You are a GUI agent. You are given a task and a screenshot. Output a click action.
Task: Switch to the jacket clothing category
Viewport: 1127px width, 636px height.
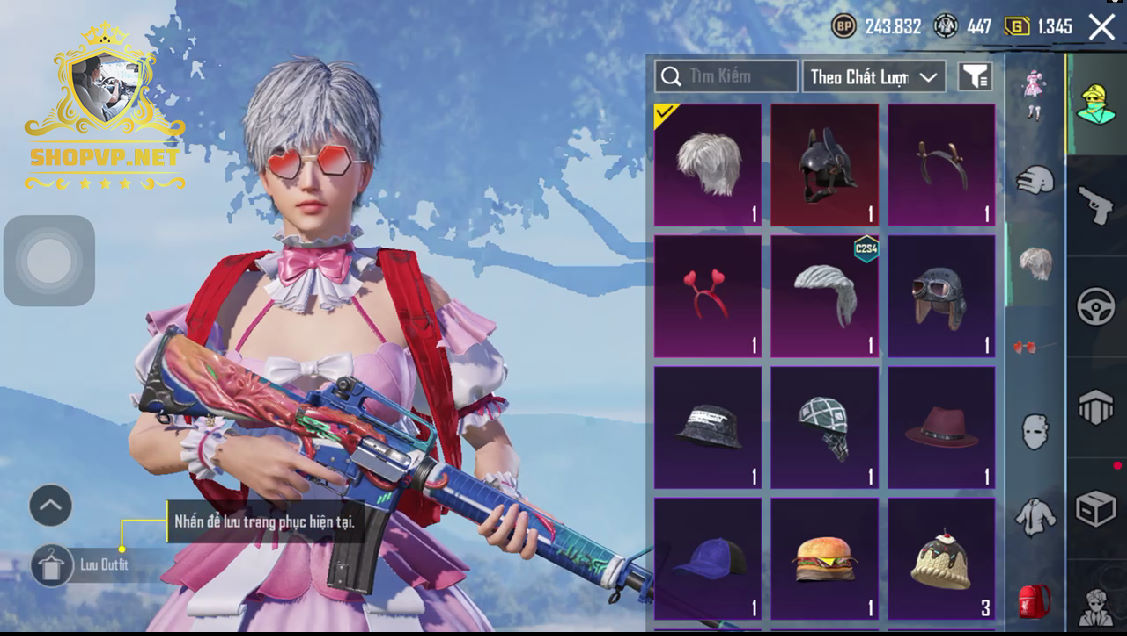(1035, 518)
